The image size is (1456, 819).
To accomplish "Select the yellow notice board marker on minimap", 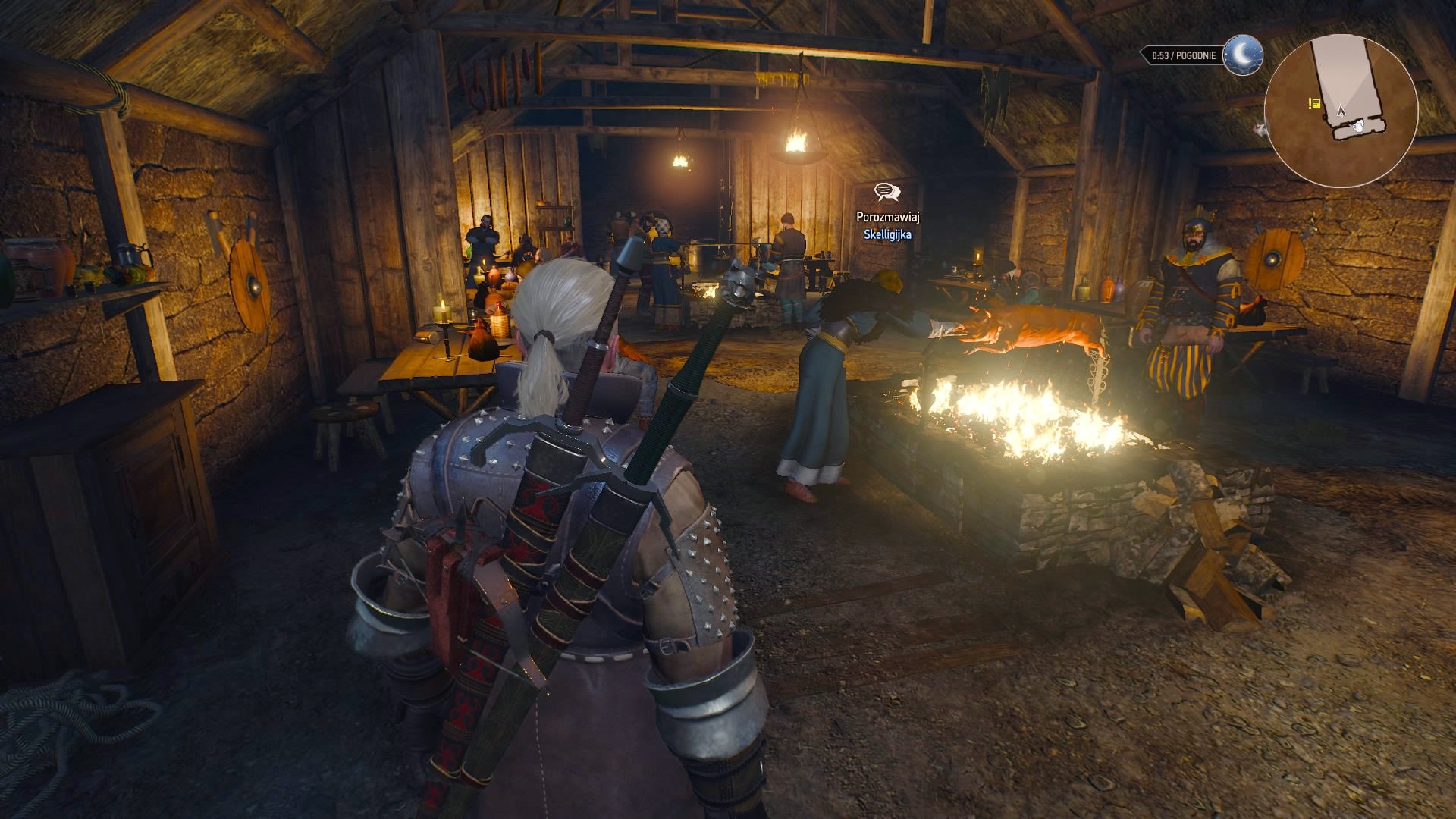I will click(x=1314, y=103).
